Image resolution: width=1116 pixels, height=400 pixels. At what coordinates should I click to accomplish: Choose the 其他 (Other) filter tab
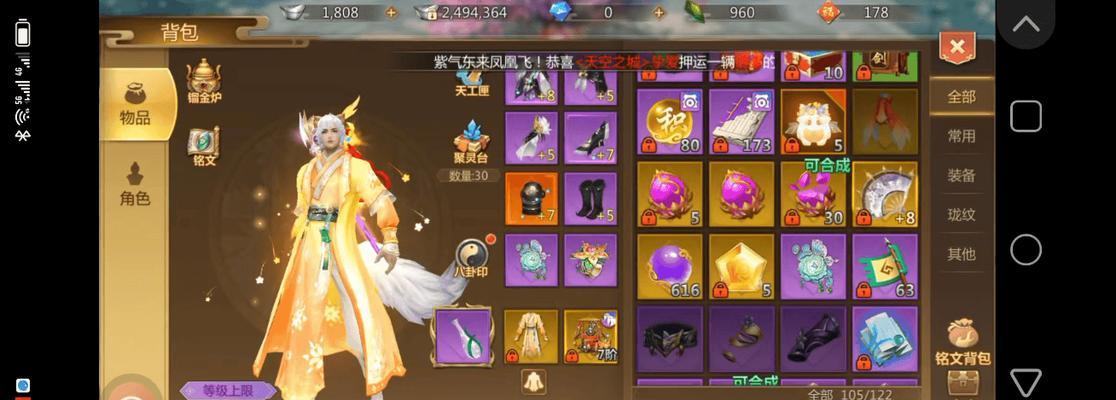pyautogui.click(x=961, y=253)
